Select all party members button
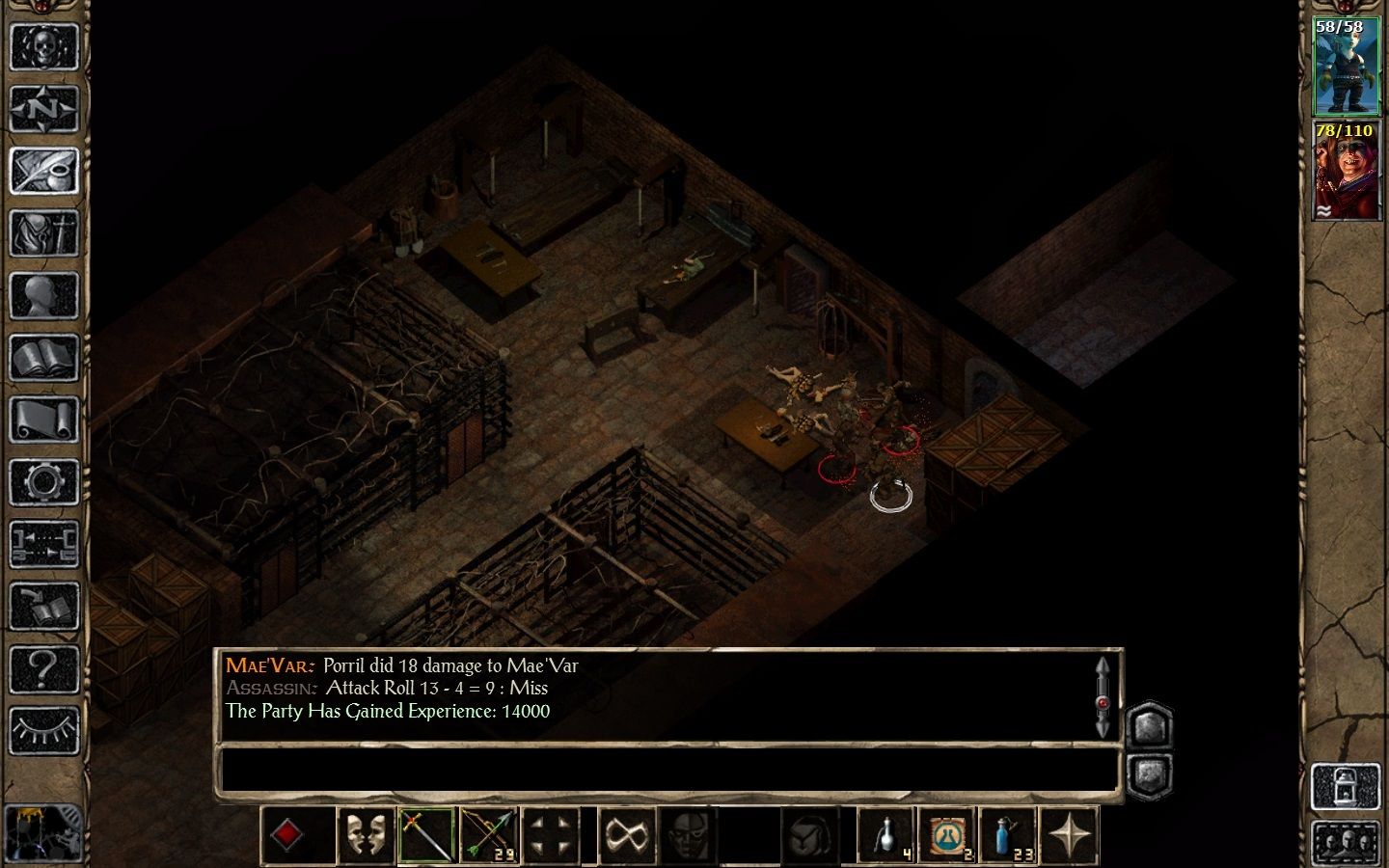The image size is (1389, 868). tap(1346, 843)
